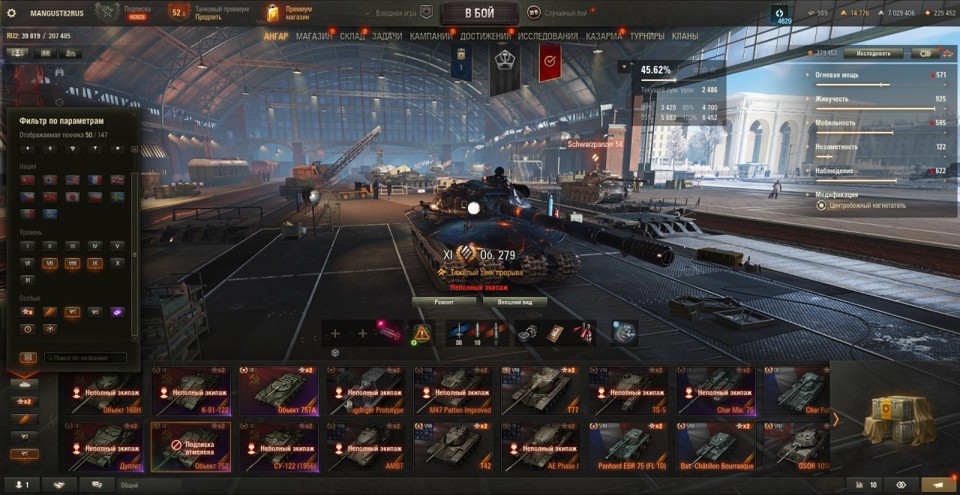Start battle with the В БОЙ button

pos(479,13)
